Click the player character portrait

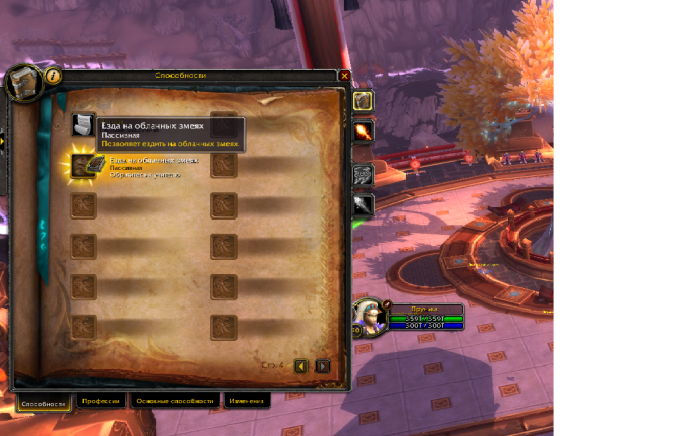coord(366,316)
